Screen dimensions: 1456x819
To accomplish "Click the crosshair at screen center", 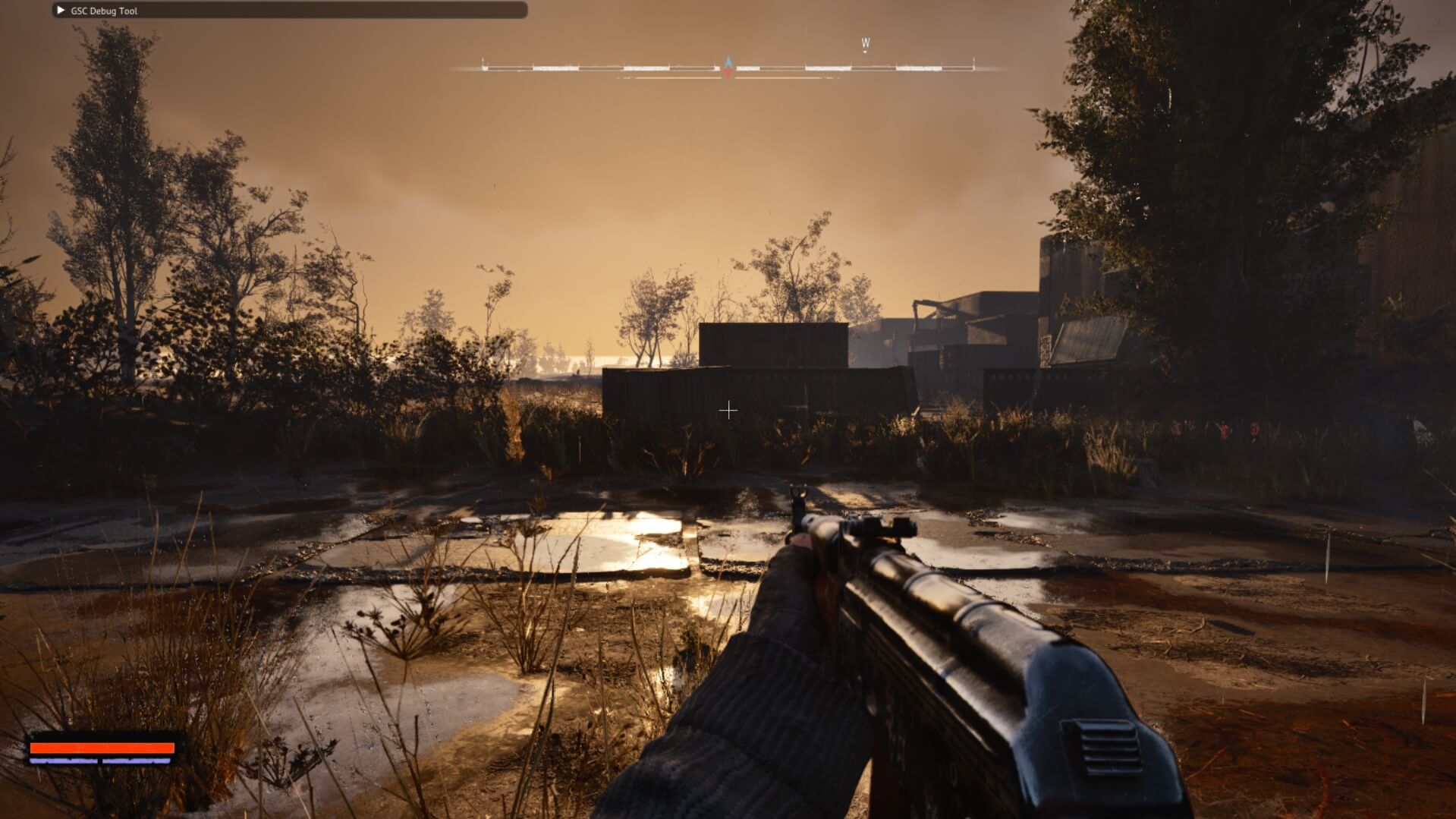I will 728,410.
